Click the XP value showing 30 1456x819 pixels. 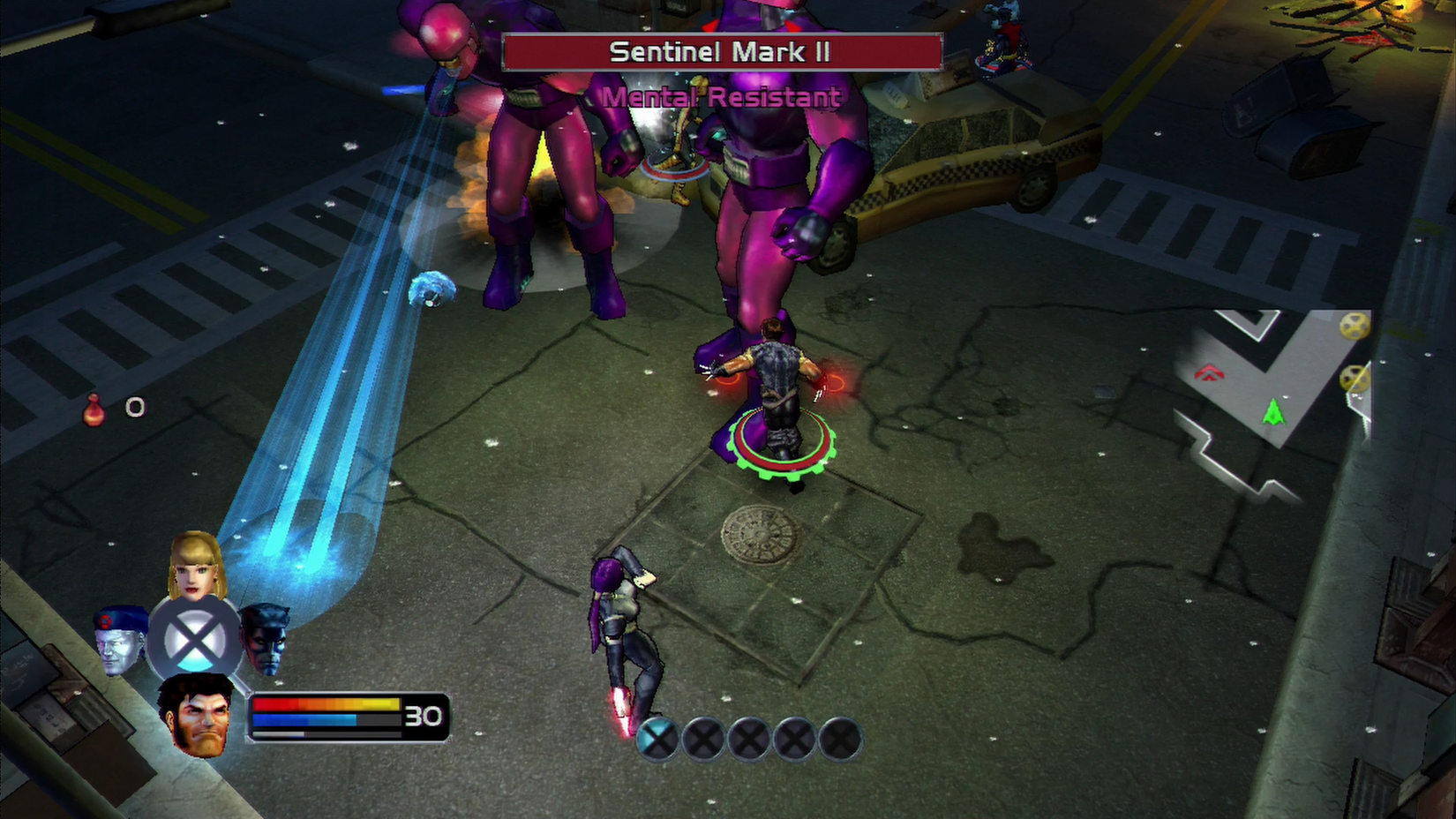[x=424, y=717]
